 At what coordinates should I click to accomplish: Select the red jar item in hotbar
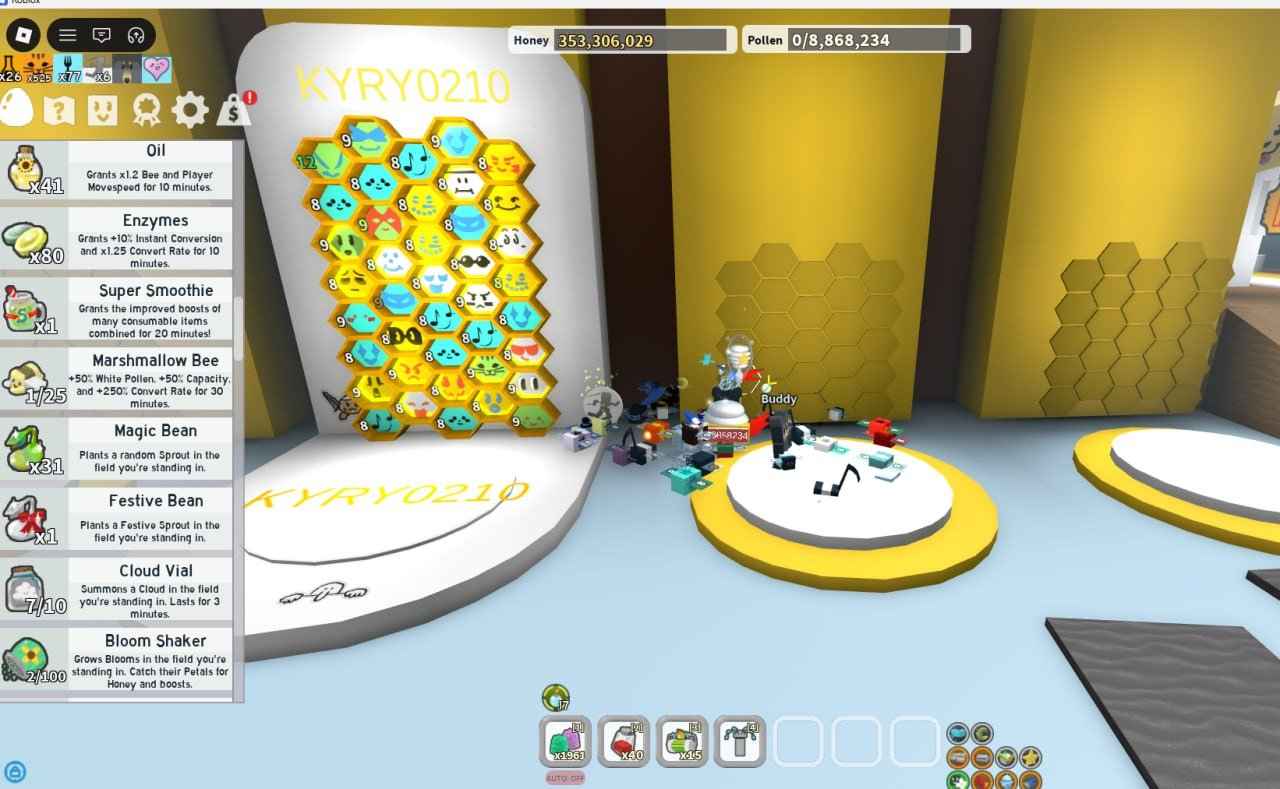625,743
